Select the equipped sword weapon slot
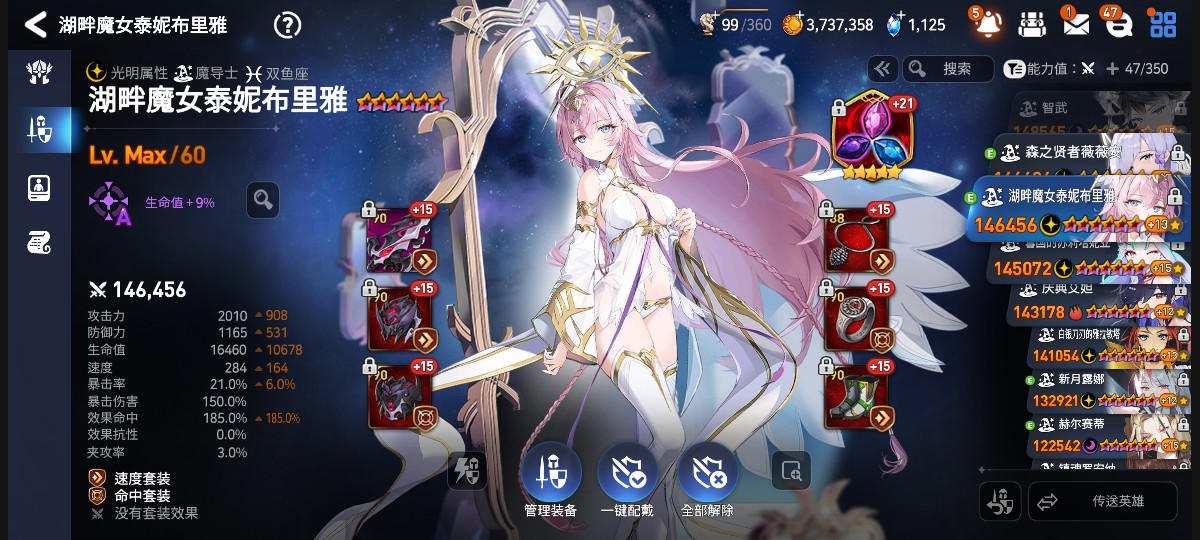The image size is (1200, 540). [x=401, y=240]
